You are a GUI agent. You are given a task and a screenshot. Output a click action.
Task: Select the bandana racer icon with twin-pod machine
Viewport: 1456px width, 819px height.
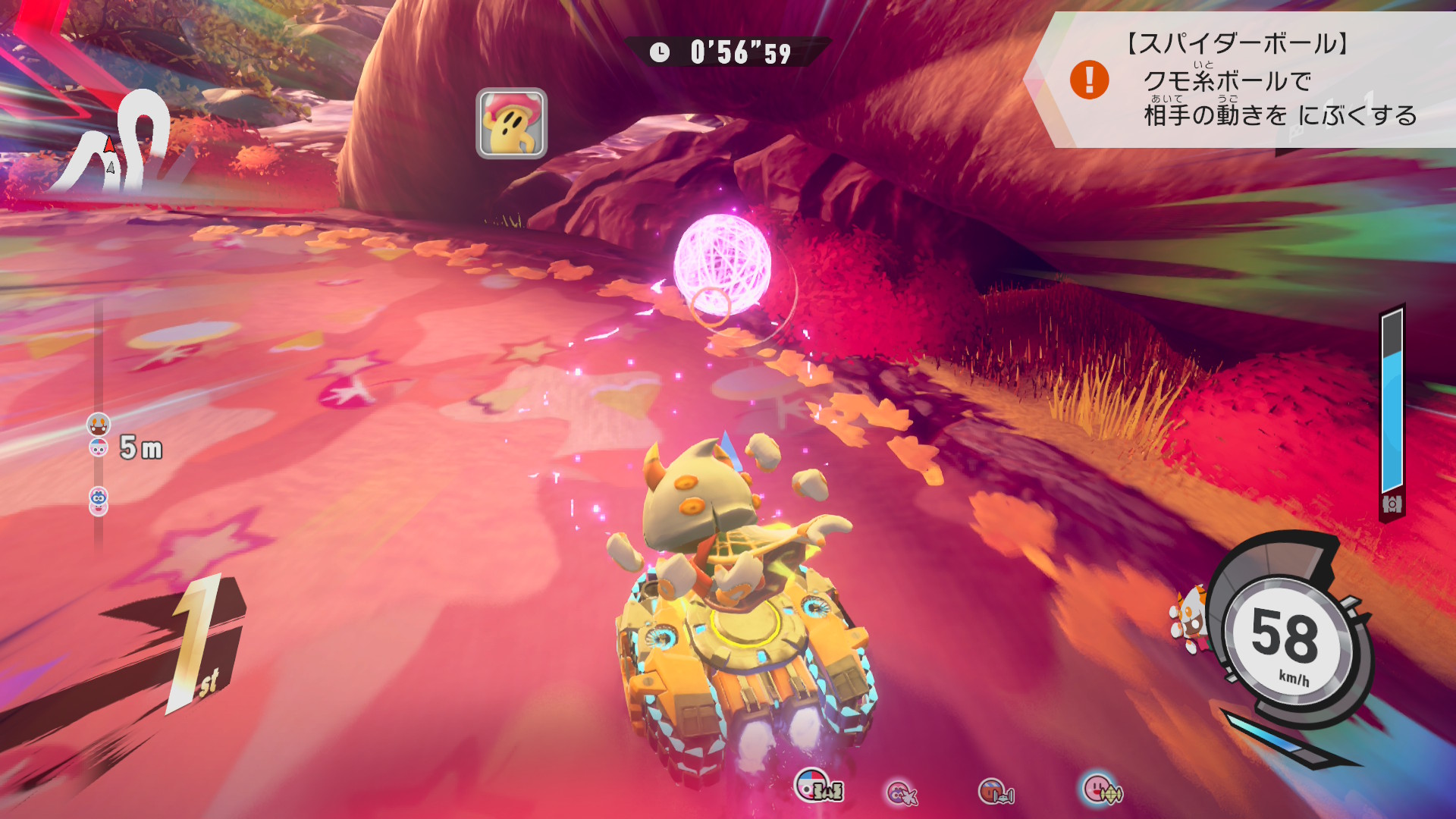[995, 792]
